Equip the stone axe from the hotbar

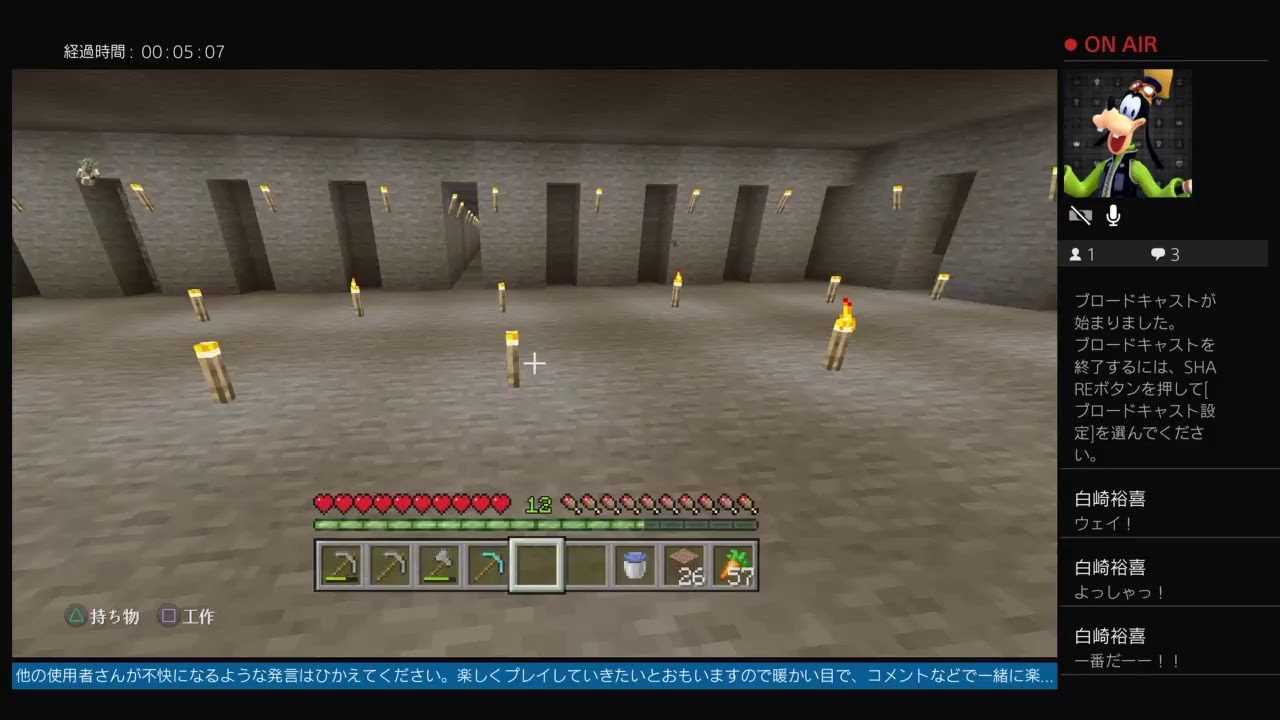pyautogui.click(x=438, y=565)
